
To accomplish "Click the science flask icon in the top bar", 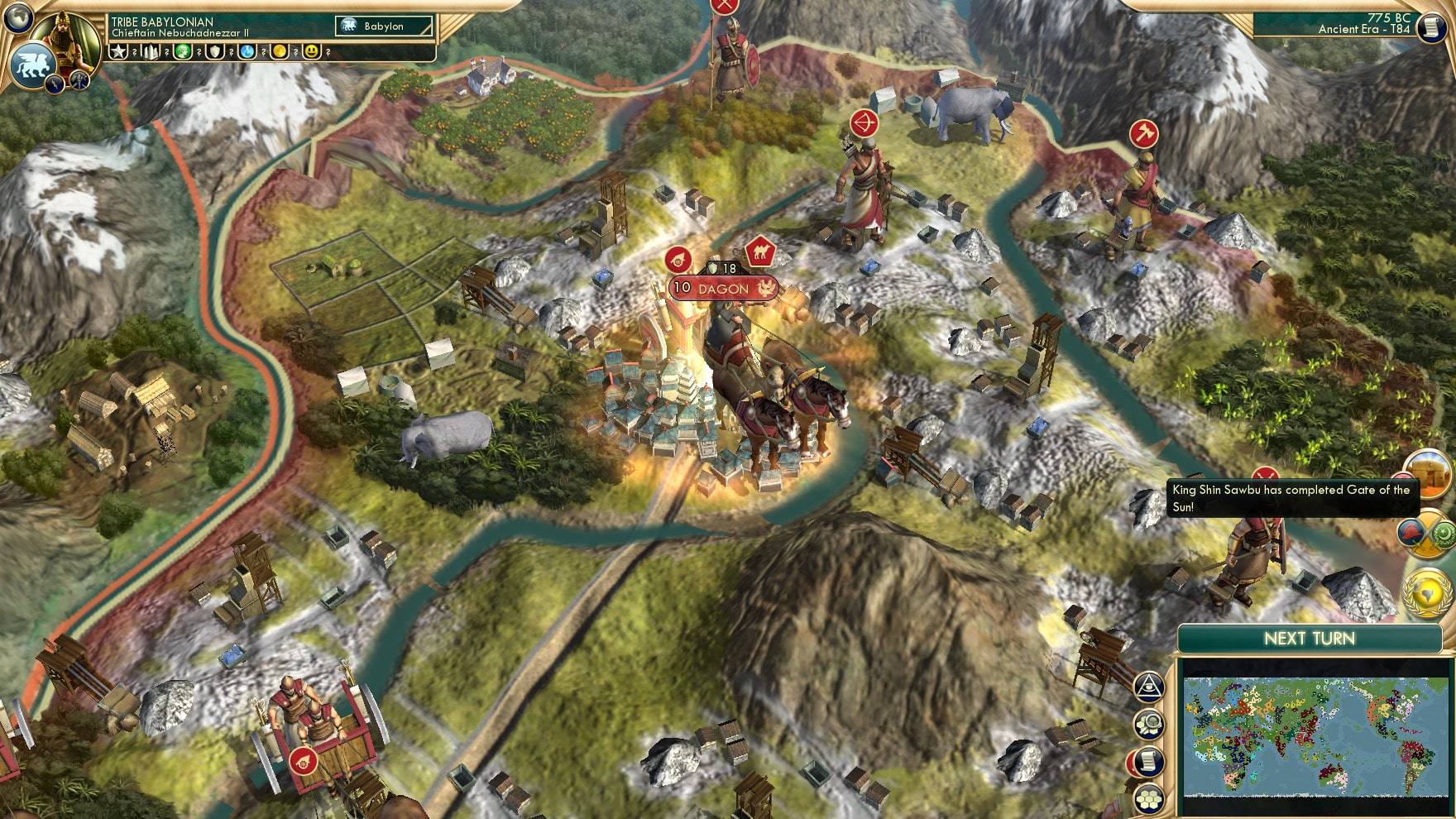I will click(247, 53).
